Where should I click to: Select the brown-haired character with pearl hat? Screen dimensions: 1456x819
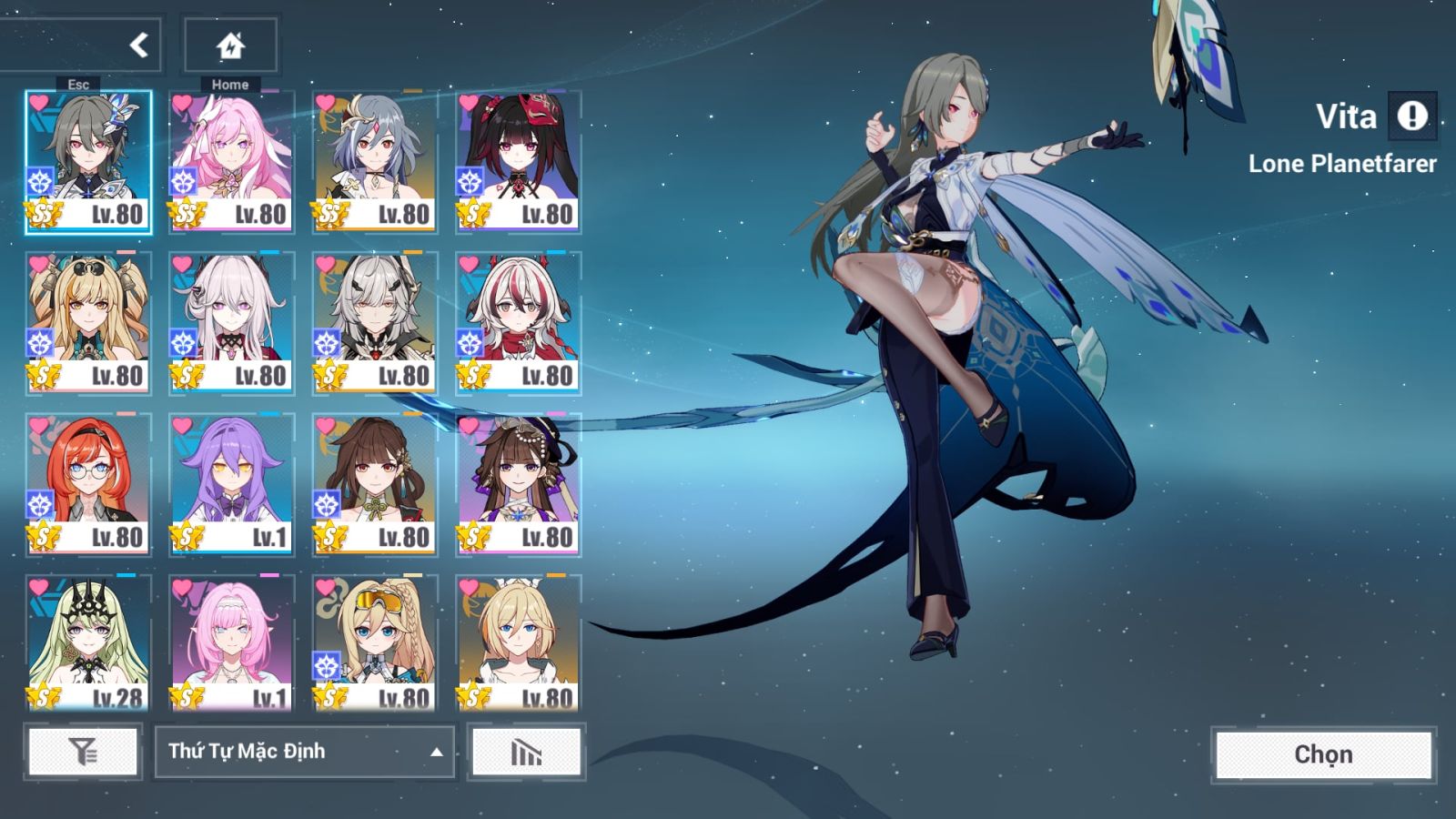tap(518, 483)
